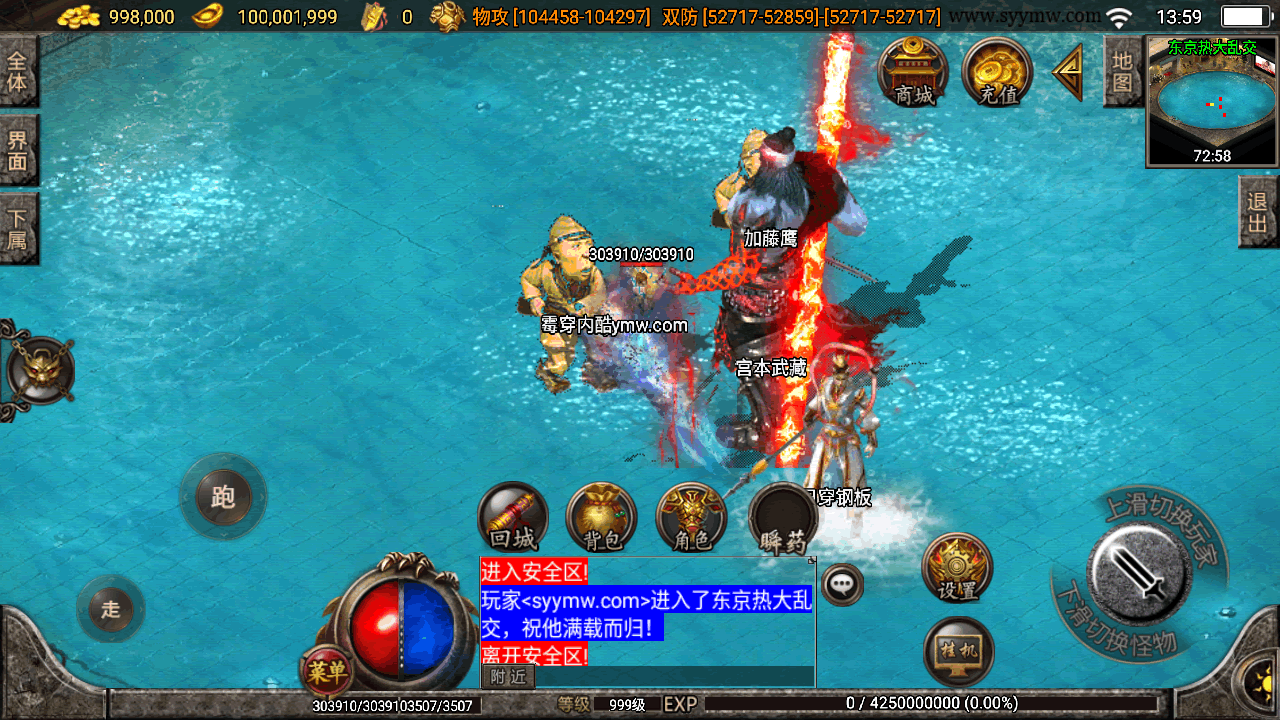The image size is (1280, 720).
Task: Toggle the 界面 interface button
Action: (18, 149)
